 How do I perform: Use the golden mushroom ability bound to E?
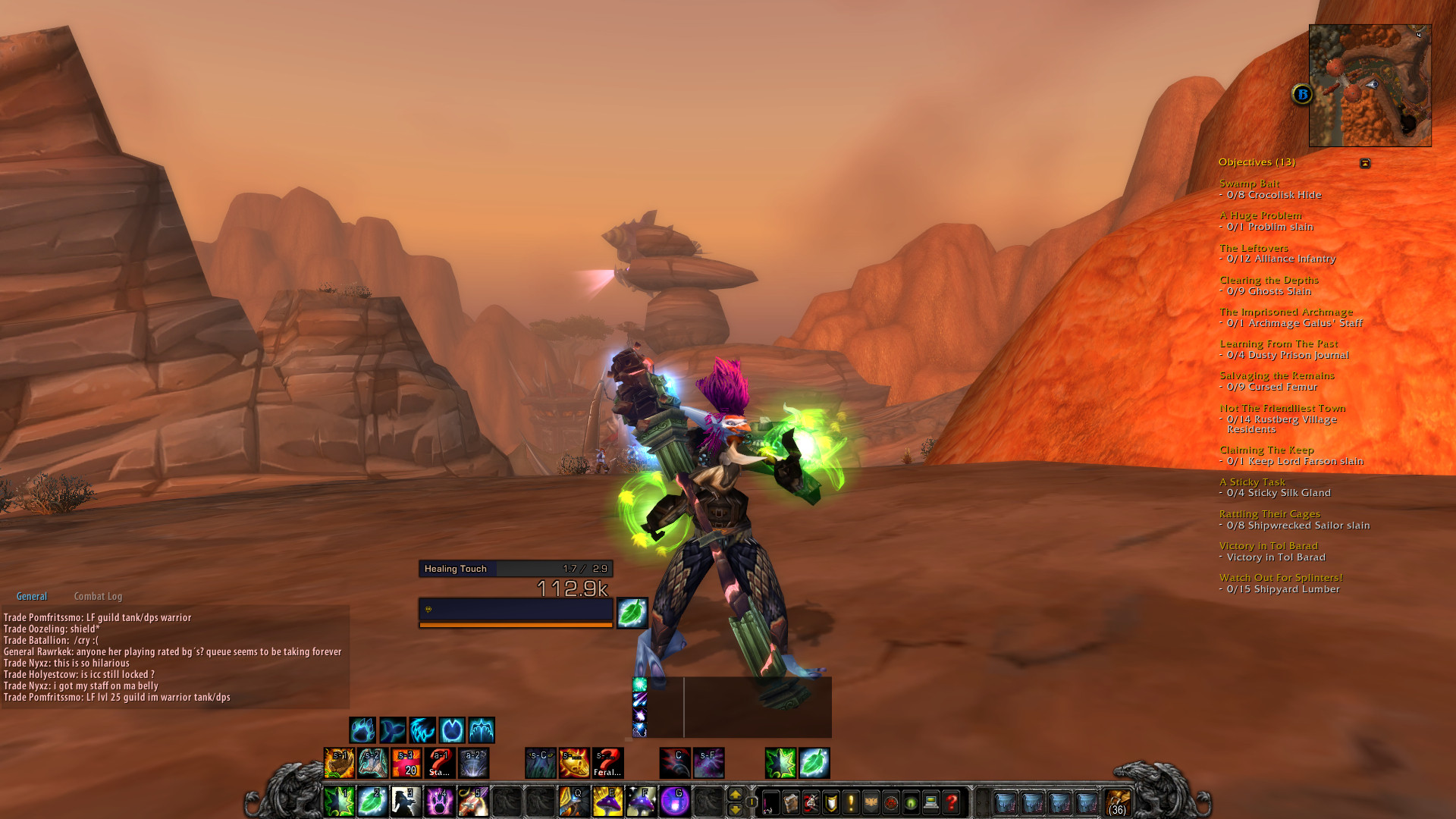coord(607,802)
